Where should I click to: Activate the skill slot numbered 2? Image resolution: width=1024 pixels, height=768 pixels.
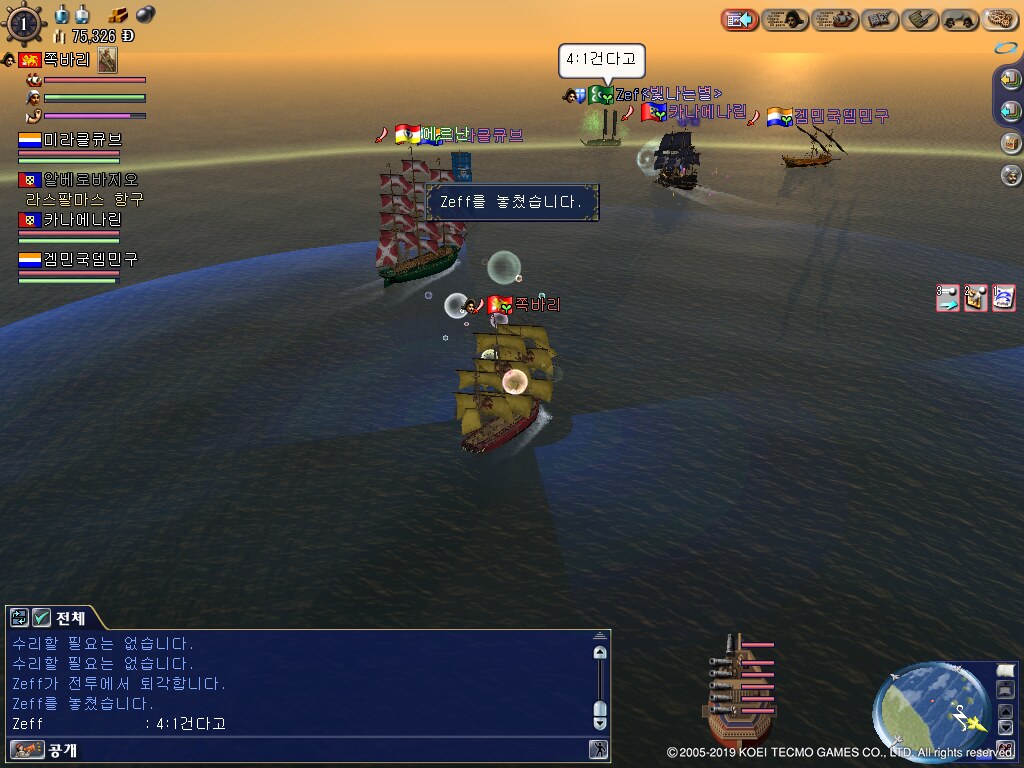[976, 298]
